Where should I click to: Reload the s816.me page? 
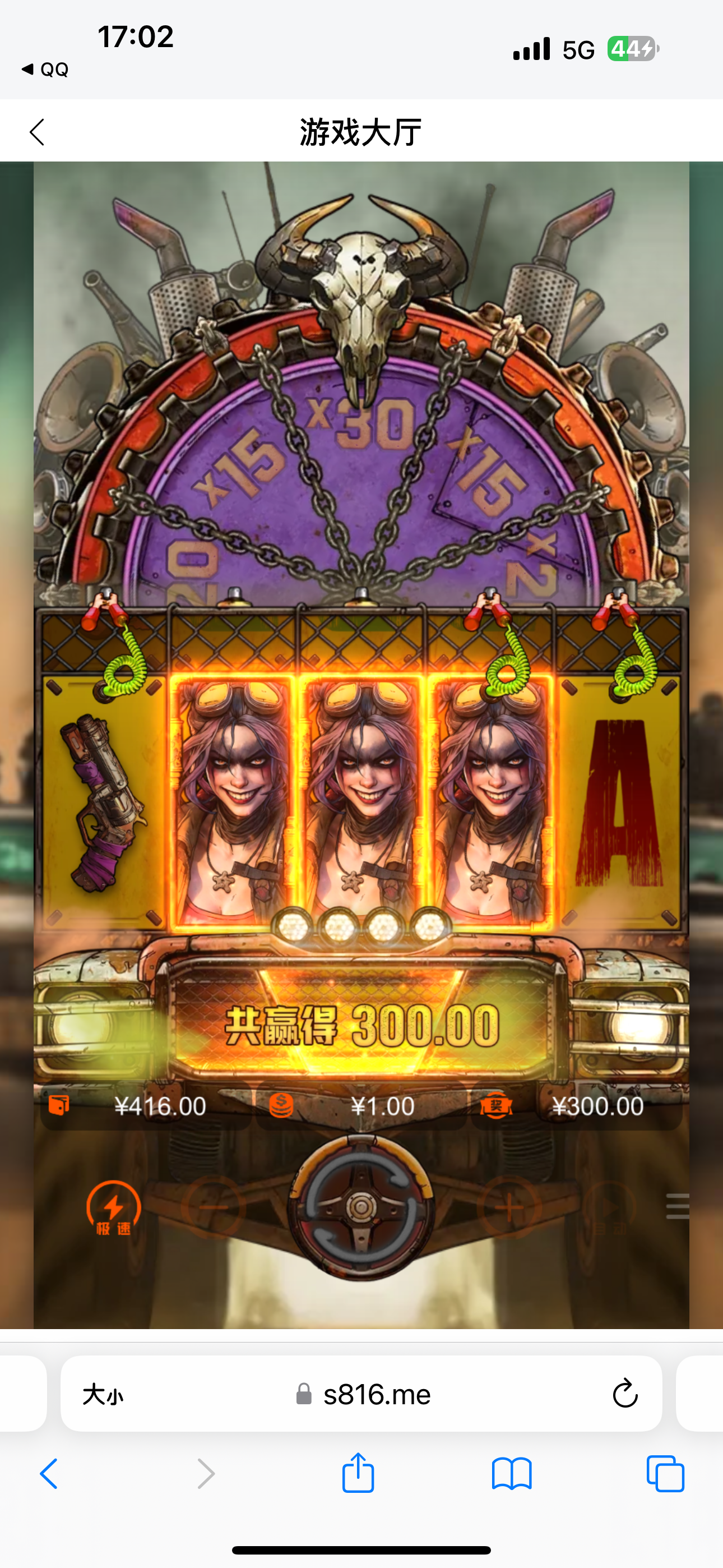click(624, 1393)
